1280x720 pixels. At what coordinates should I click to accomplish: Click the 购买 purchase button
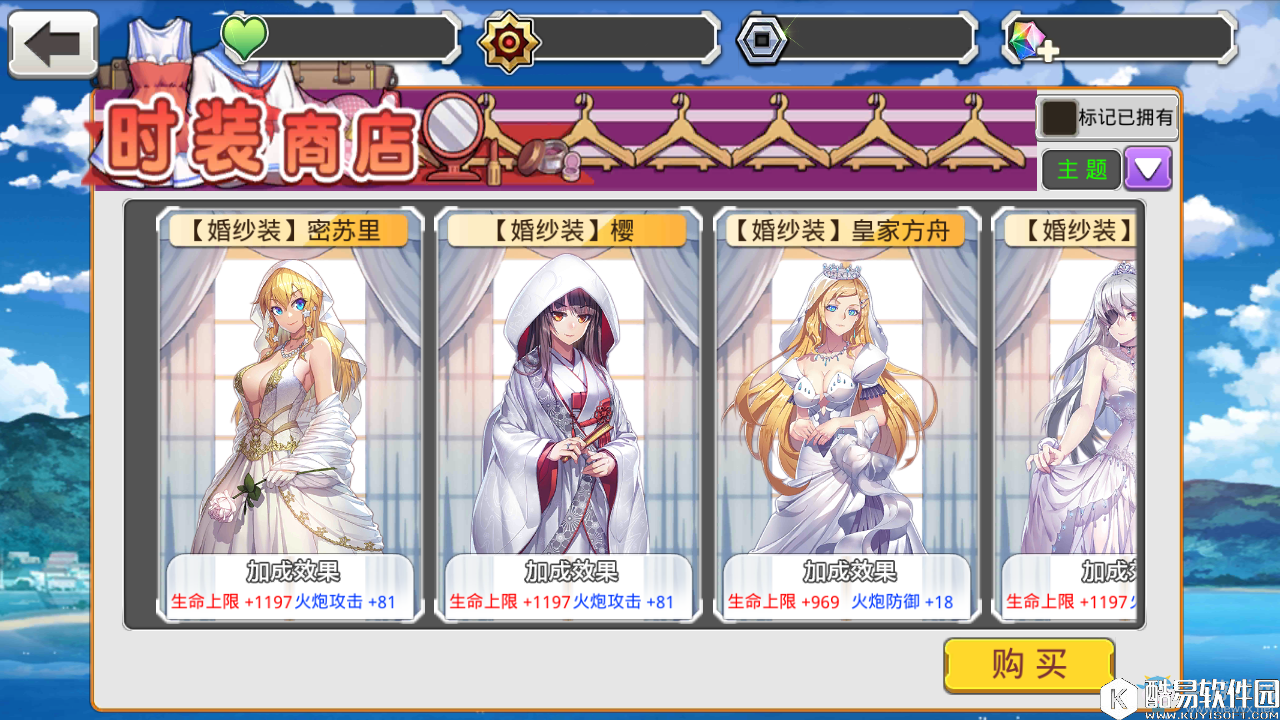1029,664
